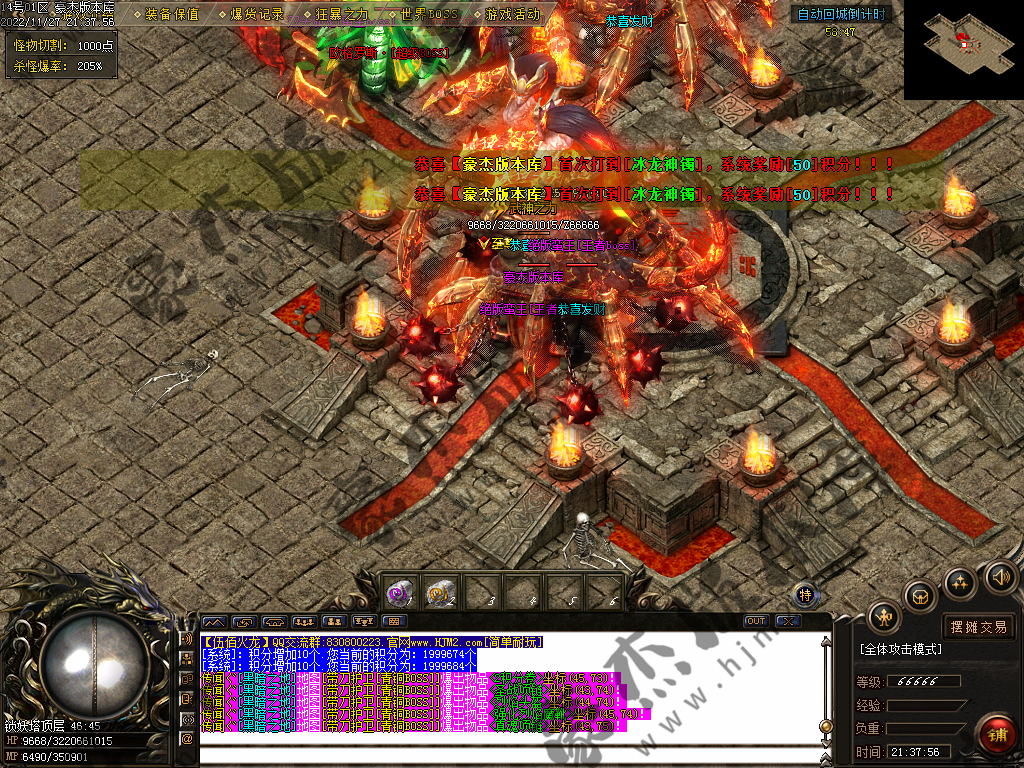
Task: Select the @ chat channel icon
Action: tap(186, 739)
